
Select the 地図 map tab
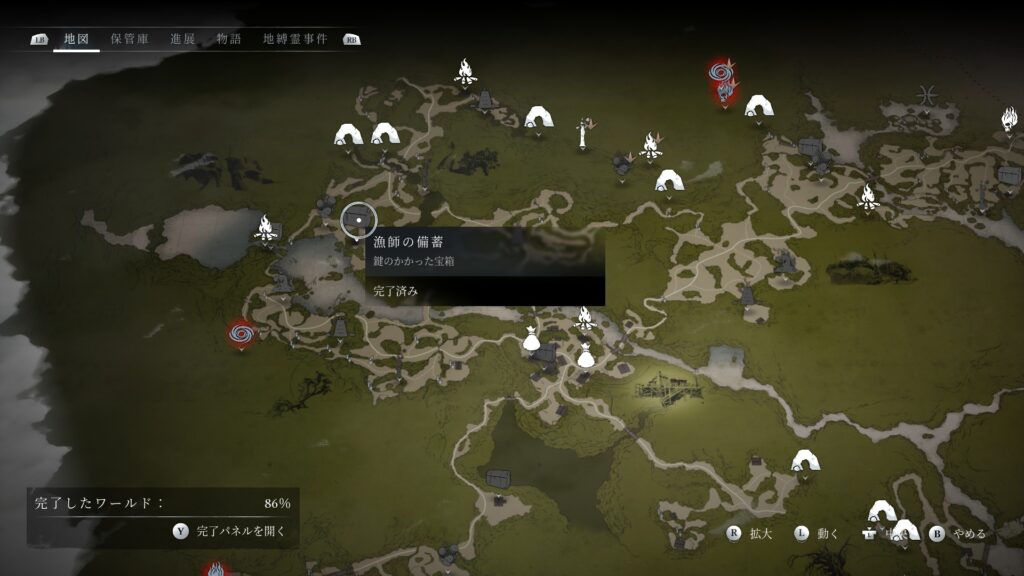(76, 39)
